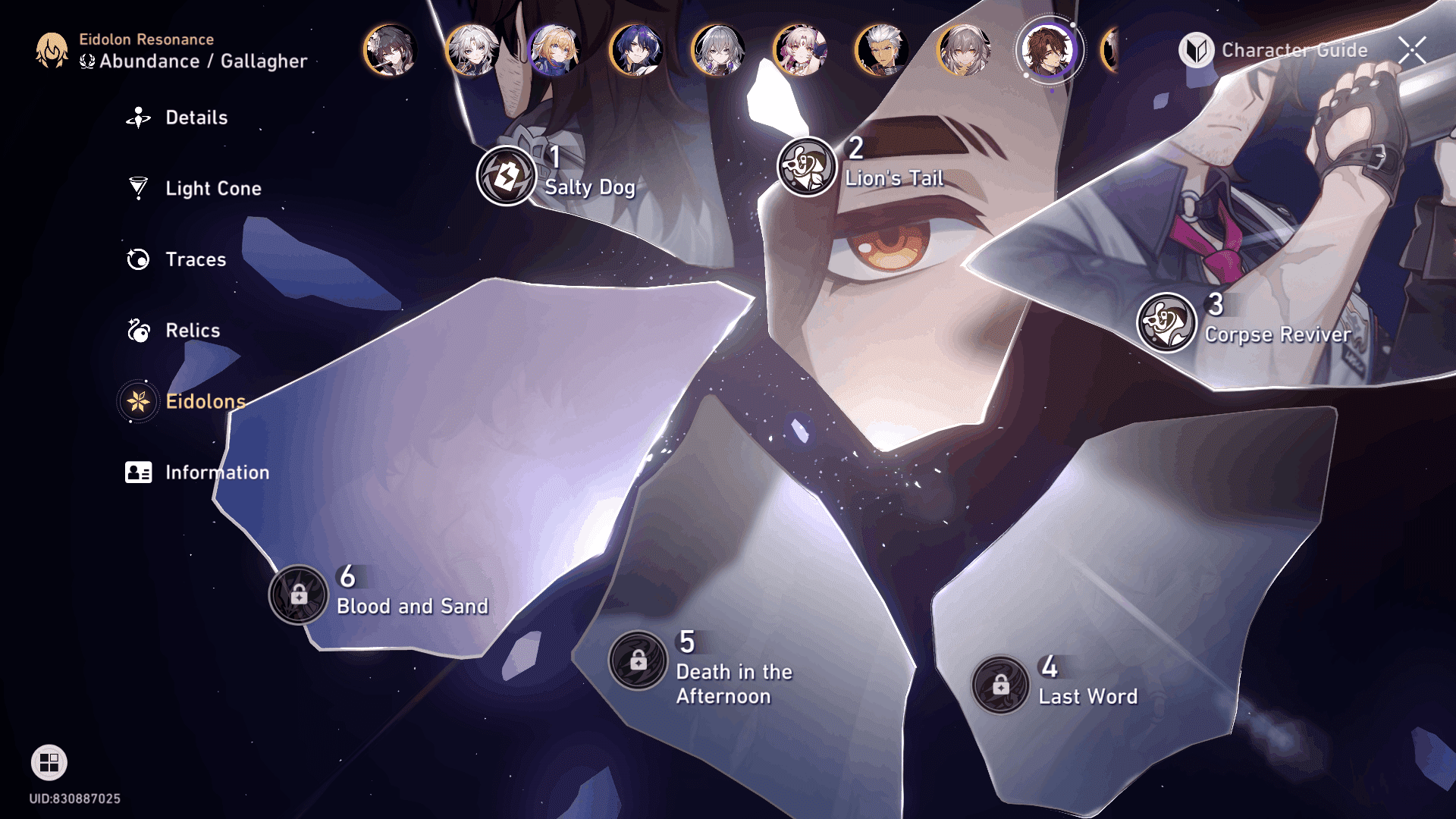Image resolution: width=1456 pixels, height=819 pixels.
Task: Click the Corpse Reviver eidolon node
Action: (1166, 322)
